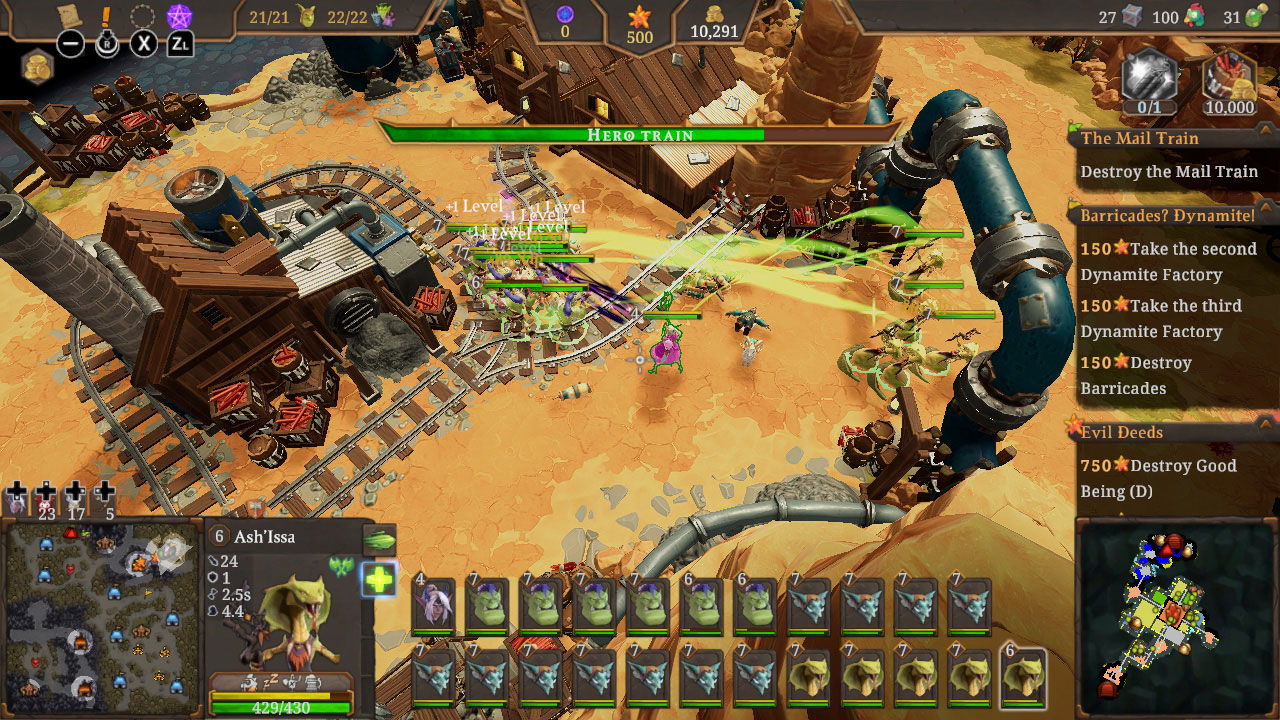Open the quest scroll icon top-left
The height and width of the screenshot is (720, 1280).
(68, 15)
